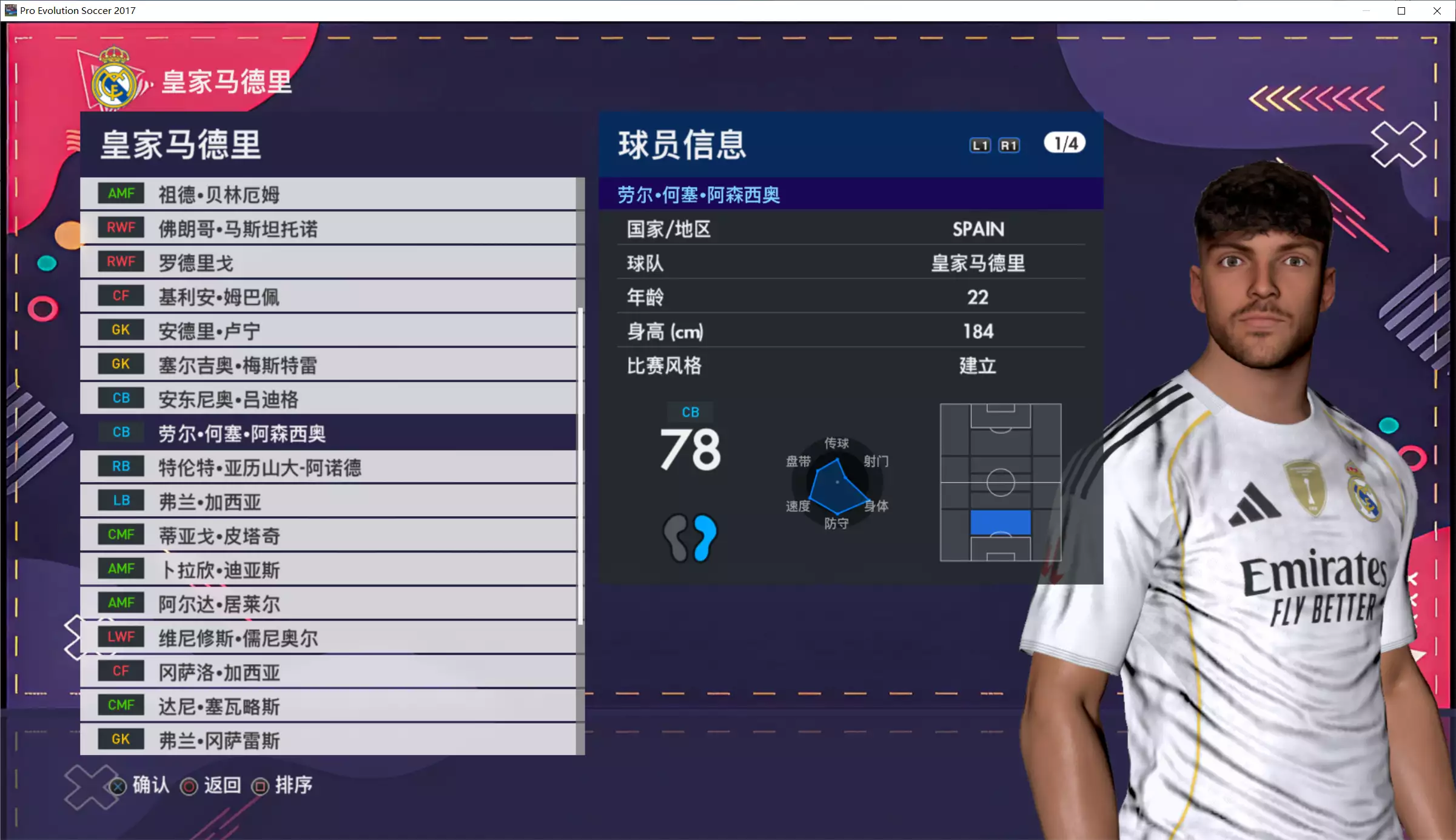Select 达尼•塞瓦略斯 row

(x=327, y=706)
